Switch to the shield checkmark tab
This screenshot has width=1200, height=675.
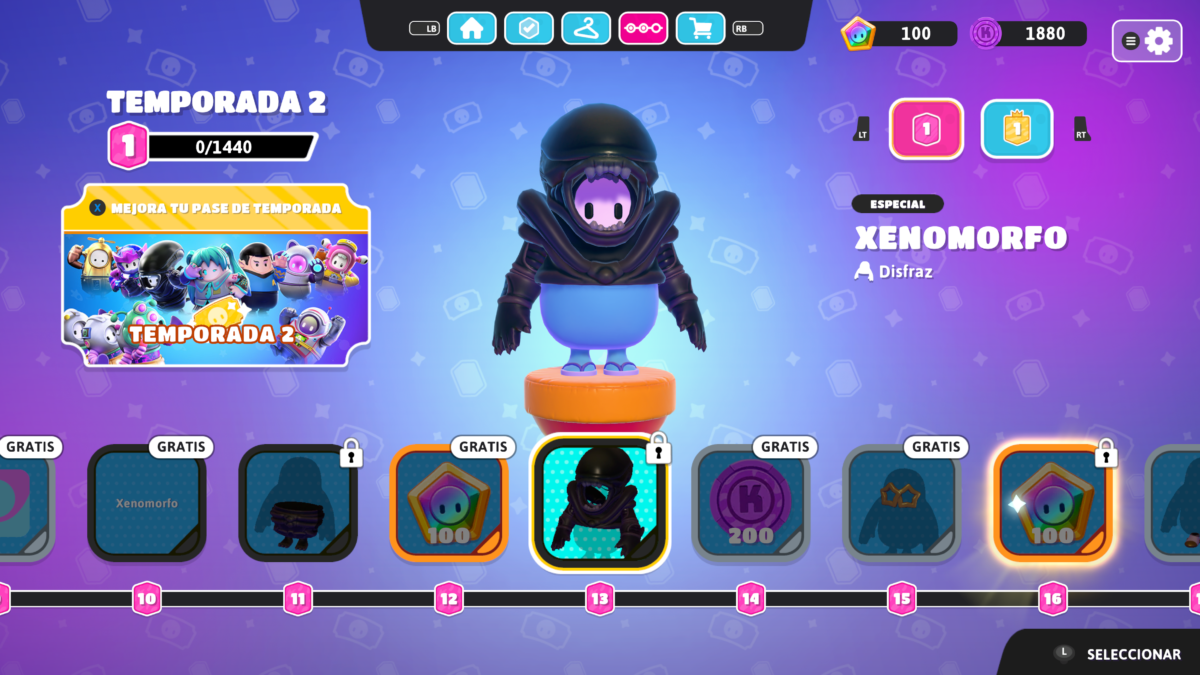(528, 28)
